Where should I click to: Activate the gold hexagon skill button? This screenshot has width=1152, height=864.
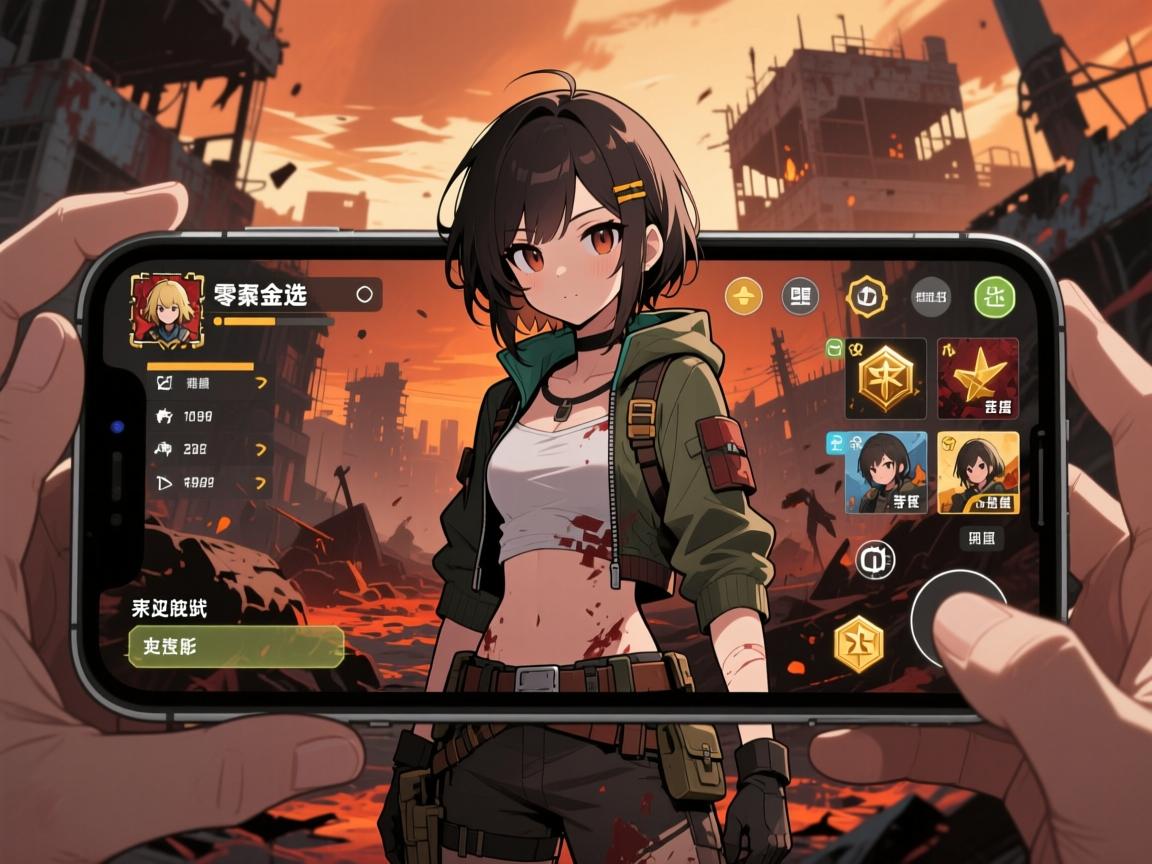(859, 643)
